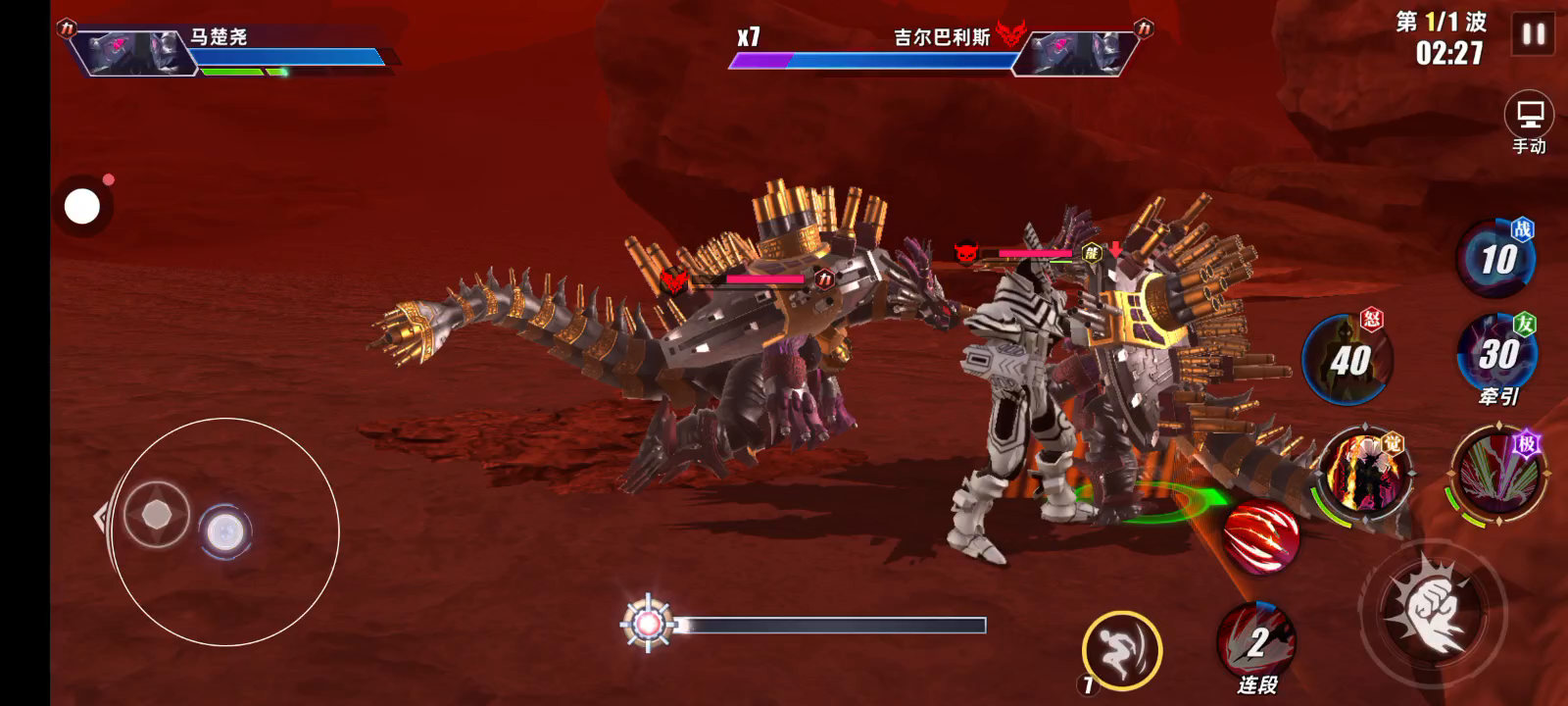Unleash the 极 ultimate skill
The image size is (1568, 706).
pyautogui.click(x=1498, y=475)
